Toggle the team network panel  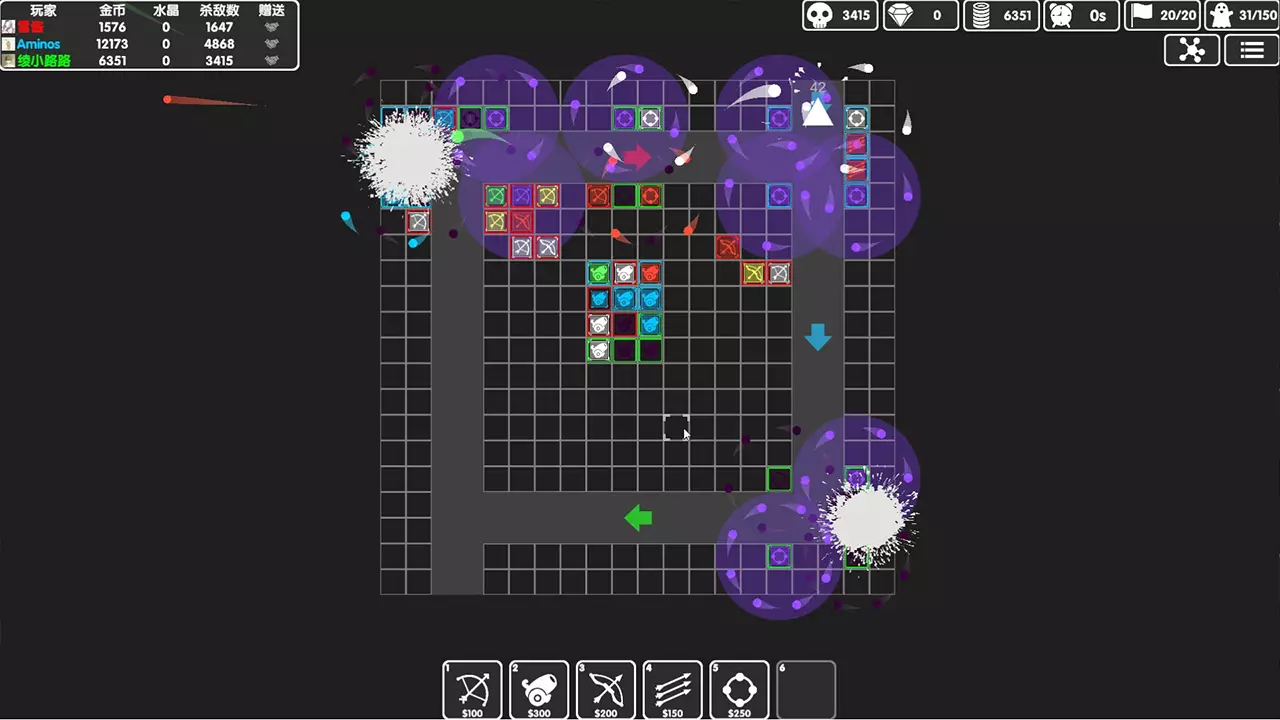coord(1191,50)
